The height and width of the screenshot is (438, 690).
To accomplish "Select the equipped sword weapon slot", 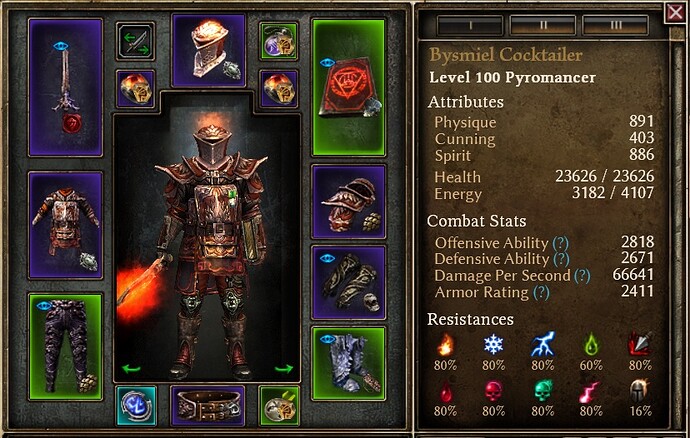I will pyautogui.click(x=65, y=87).
